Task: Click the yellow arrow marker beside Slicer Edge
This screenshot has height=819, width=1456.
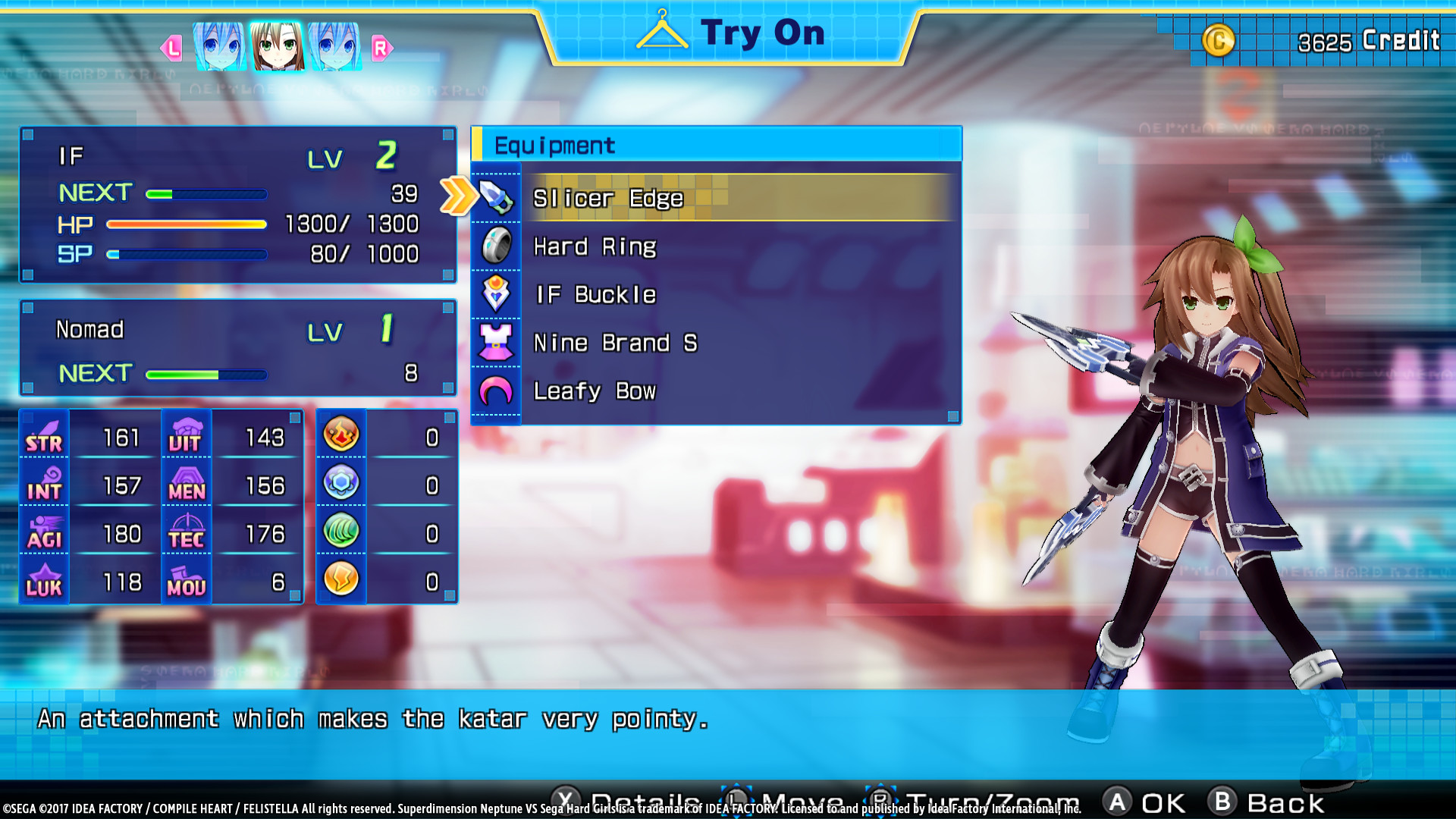Action: pos(456,196)
